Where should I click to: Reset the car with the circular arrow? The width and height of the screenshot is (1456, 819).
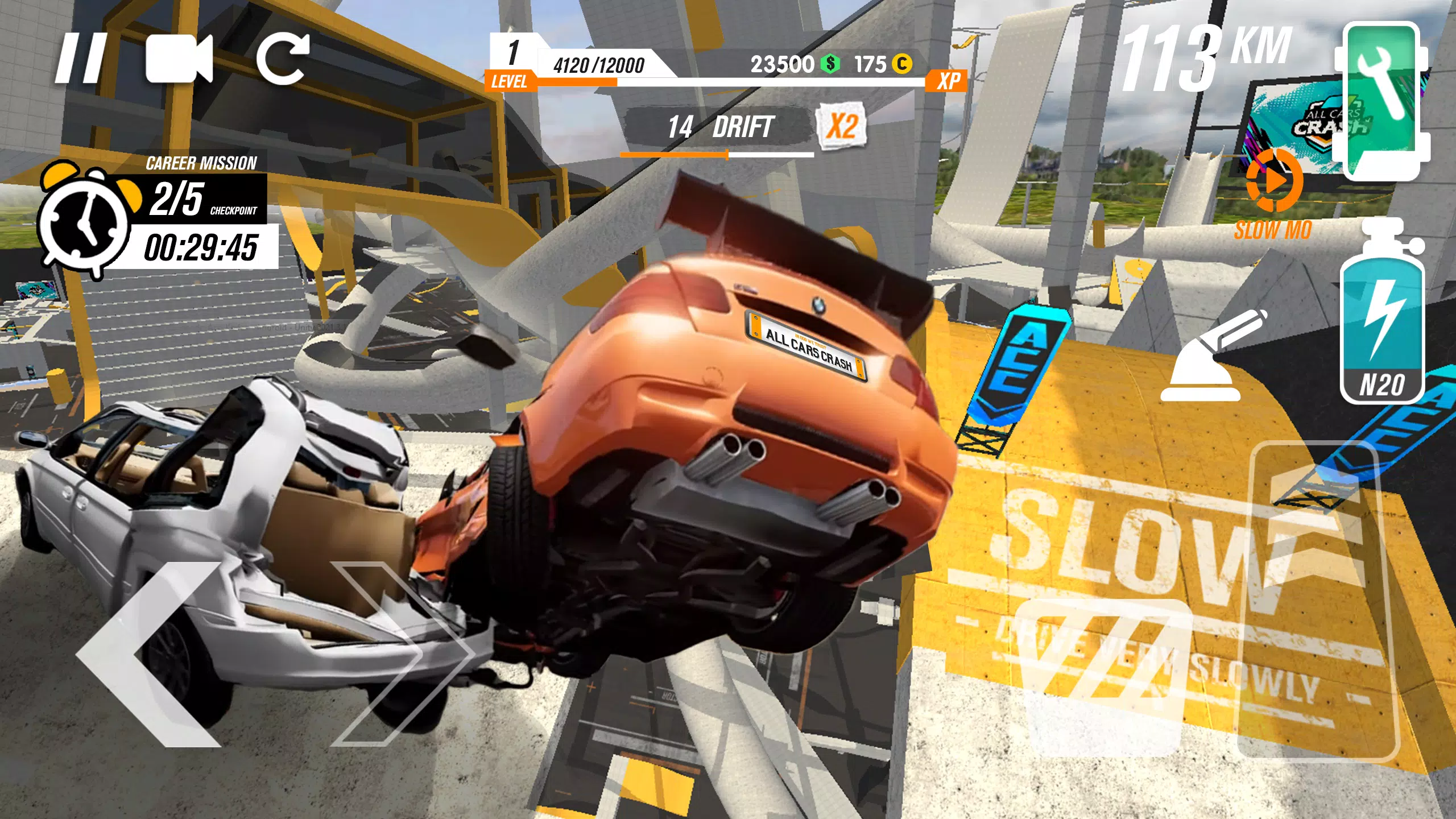(x=283, y=58)
